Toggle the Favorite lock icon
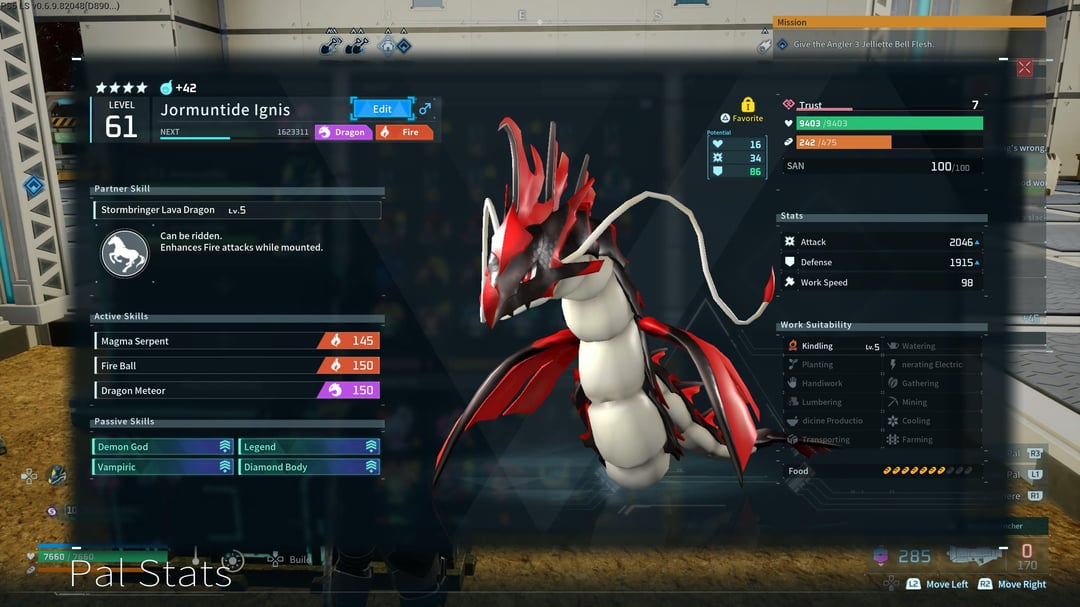The width and height of the screenshot is (1080, 607). 747,105
